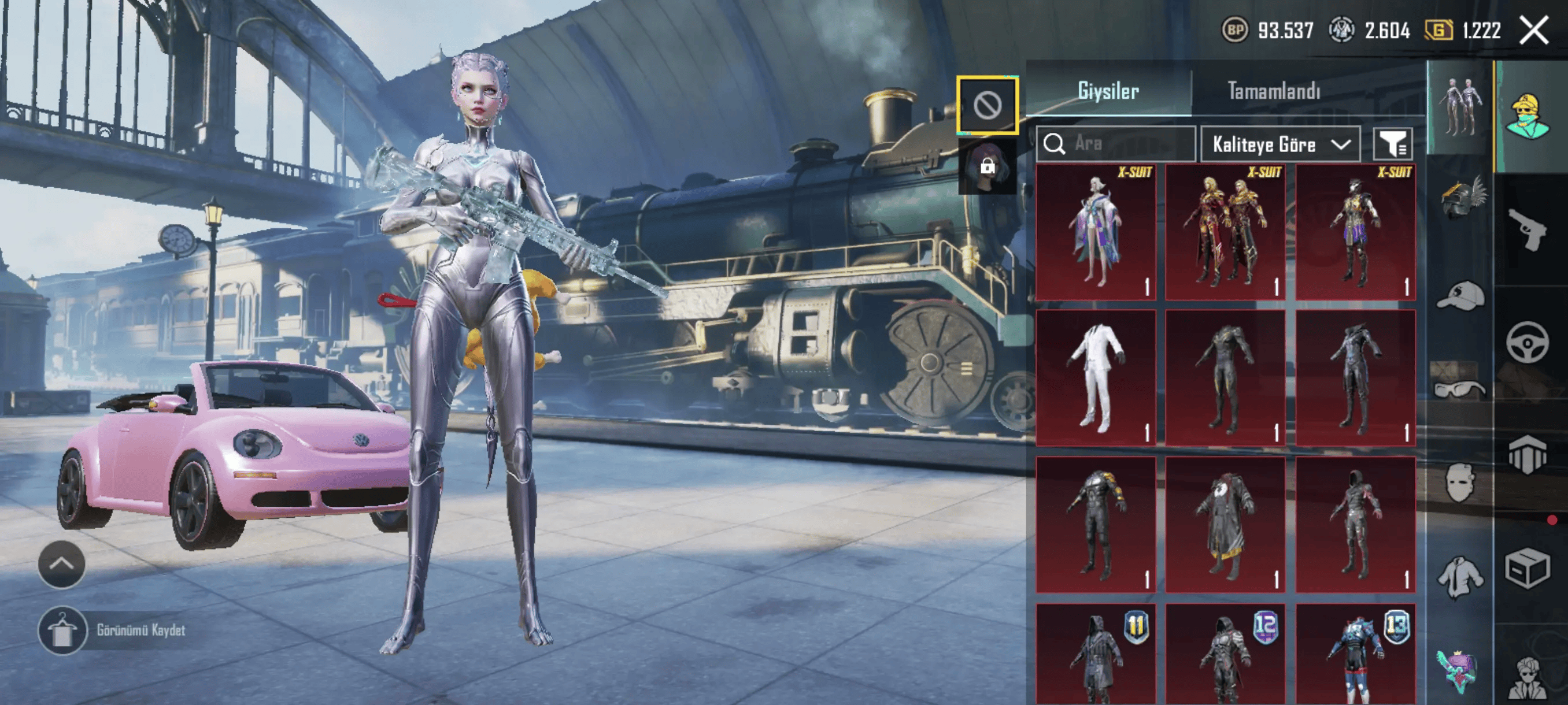
Task: Choose the white suit outfit
Action: (1096, 378)
